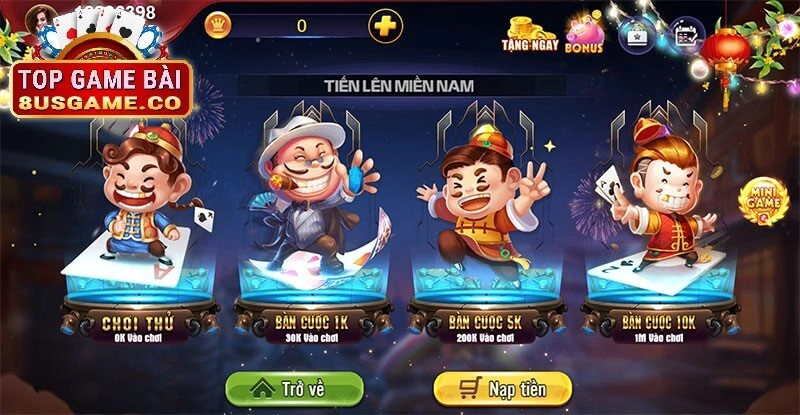Click the yellow plus to add coins
This screenshot has height=415, width=800.
tap(385, 25)
